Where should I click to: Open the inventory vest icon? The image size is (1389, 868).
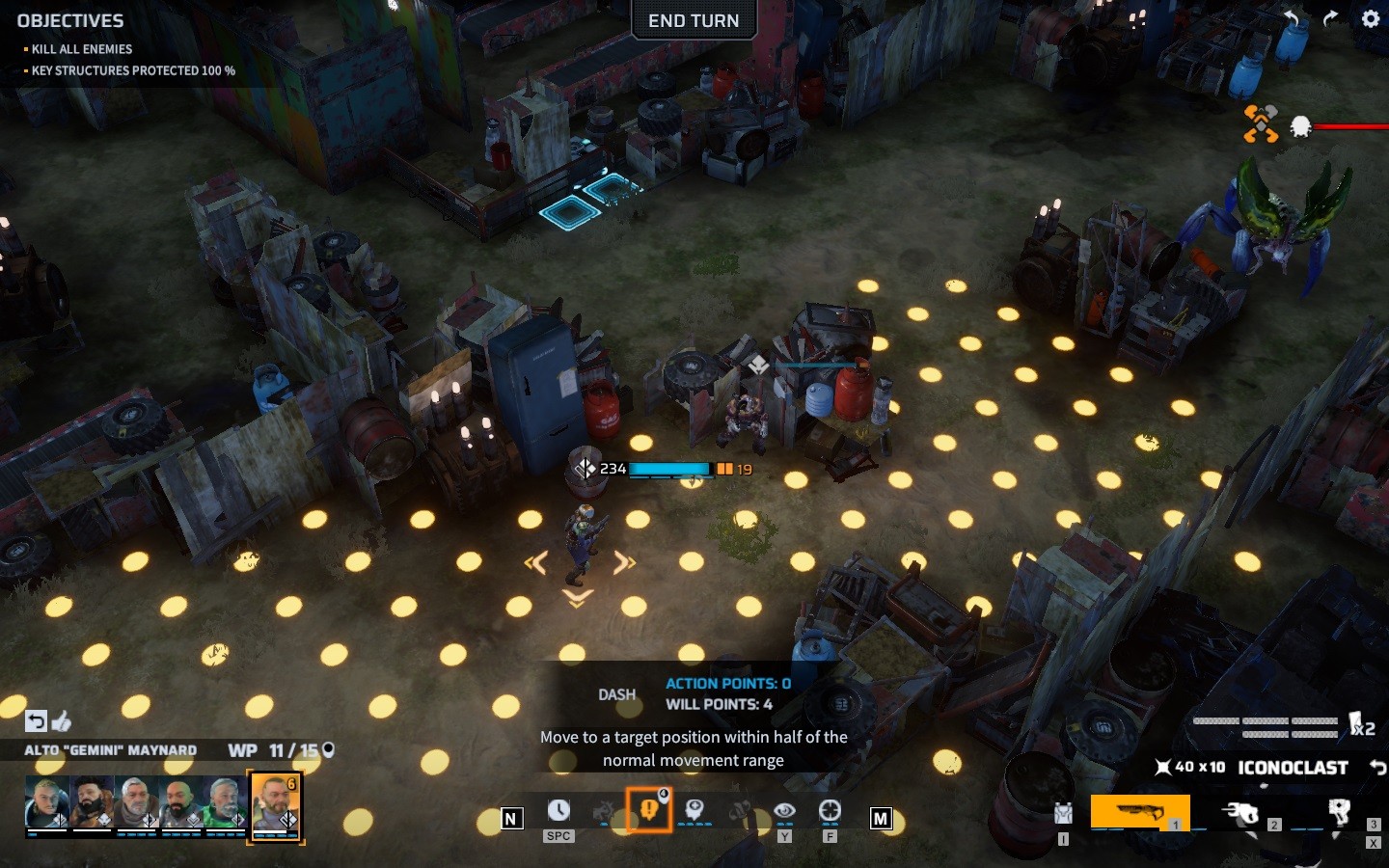pyautogui.click(x=1063, y=813)
